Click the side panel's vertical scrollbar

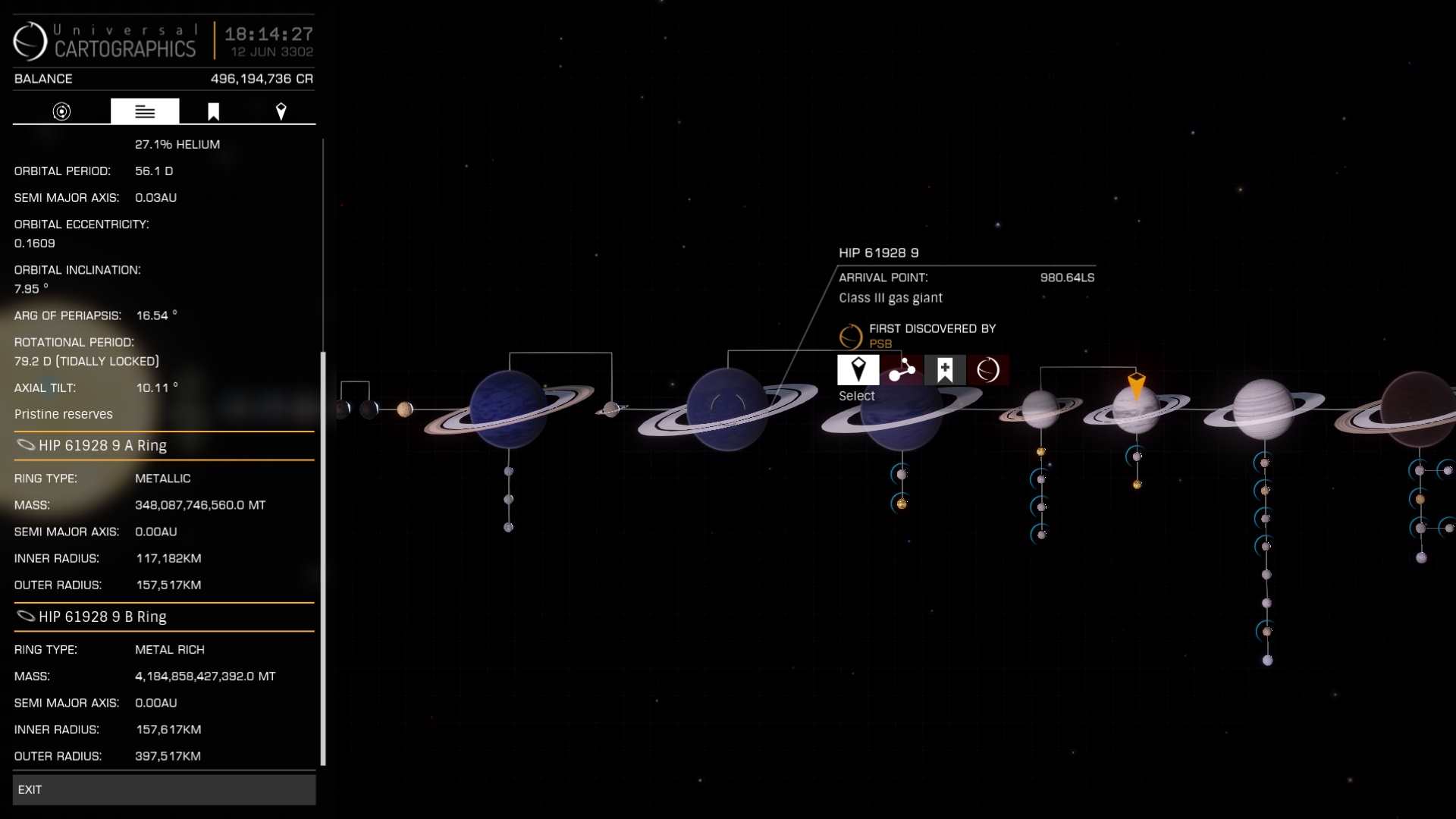(x=324, y=557)
